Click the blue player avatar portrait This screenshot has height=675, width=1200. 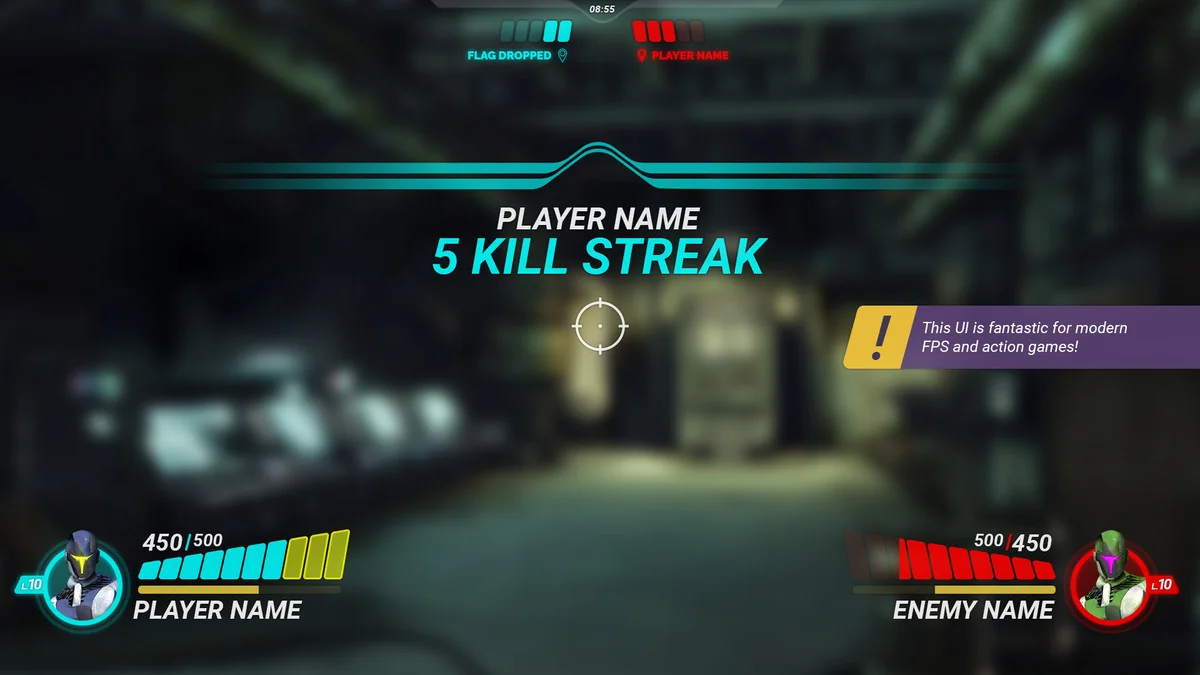tap(82, 580)
